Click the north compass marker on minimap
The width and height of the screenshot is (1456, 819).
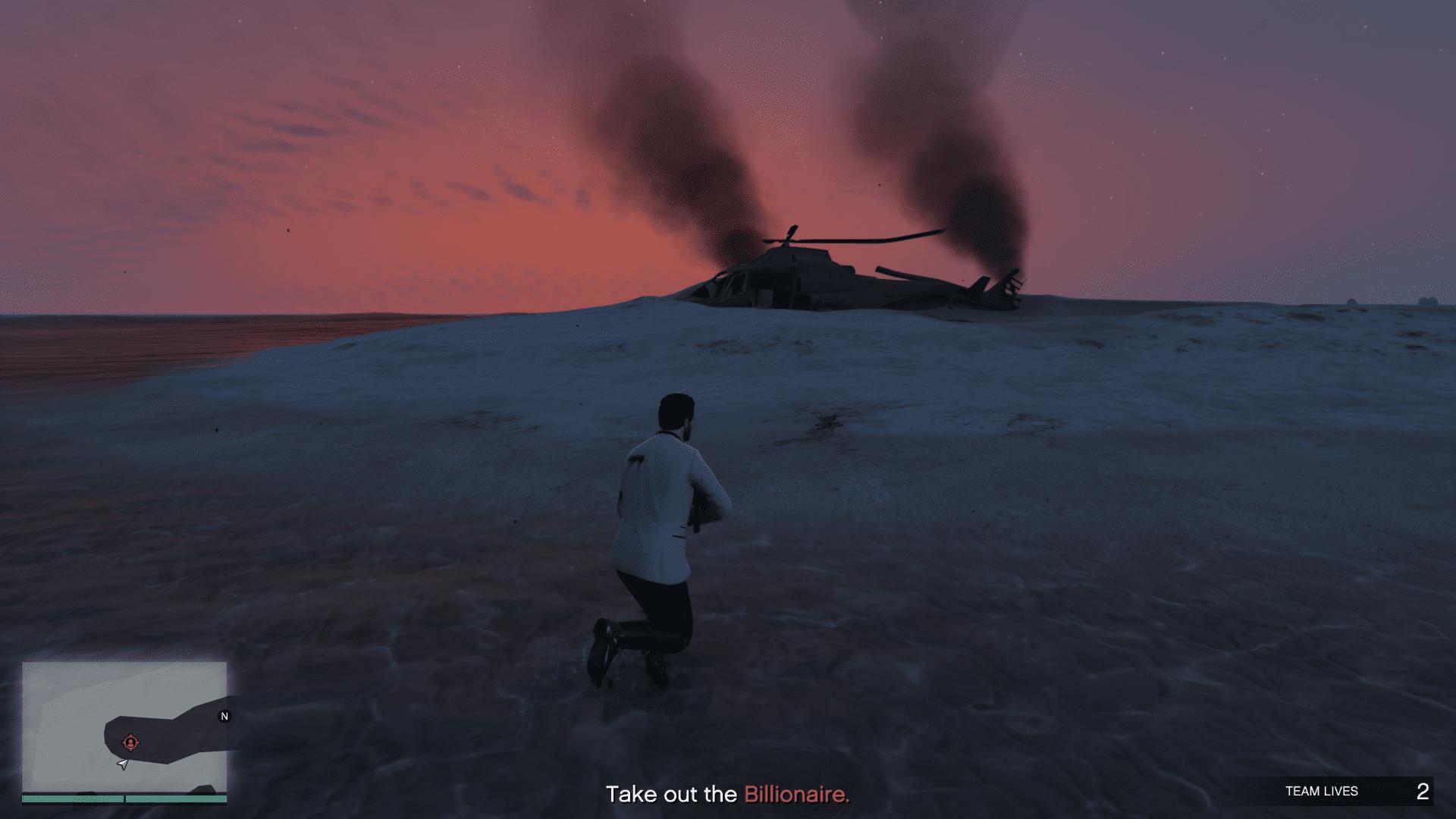224,716
